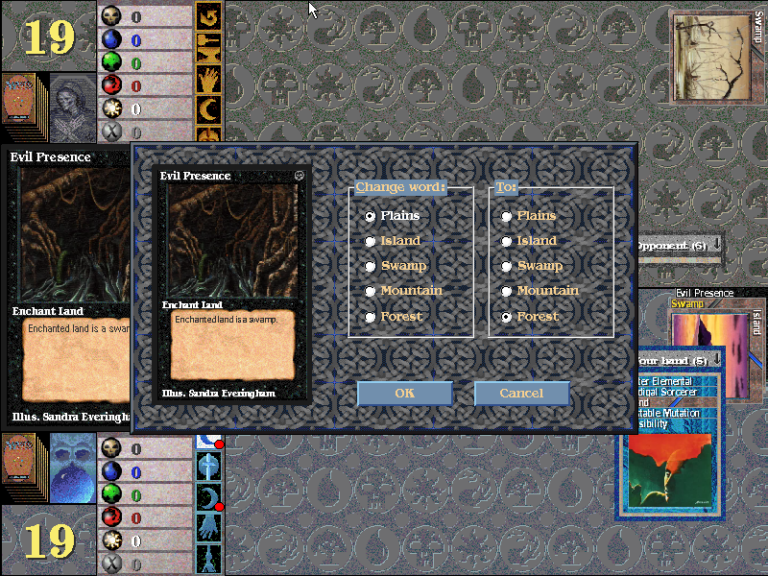Screen dimensions: 768x576
Task: Choose Forest in the Change word group
Action: 370,317
